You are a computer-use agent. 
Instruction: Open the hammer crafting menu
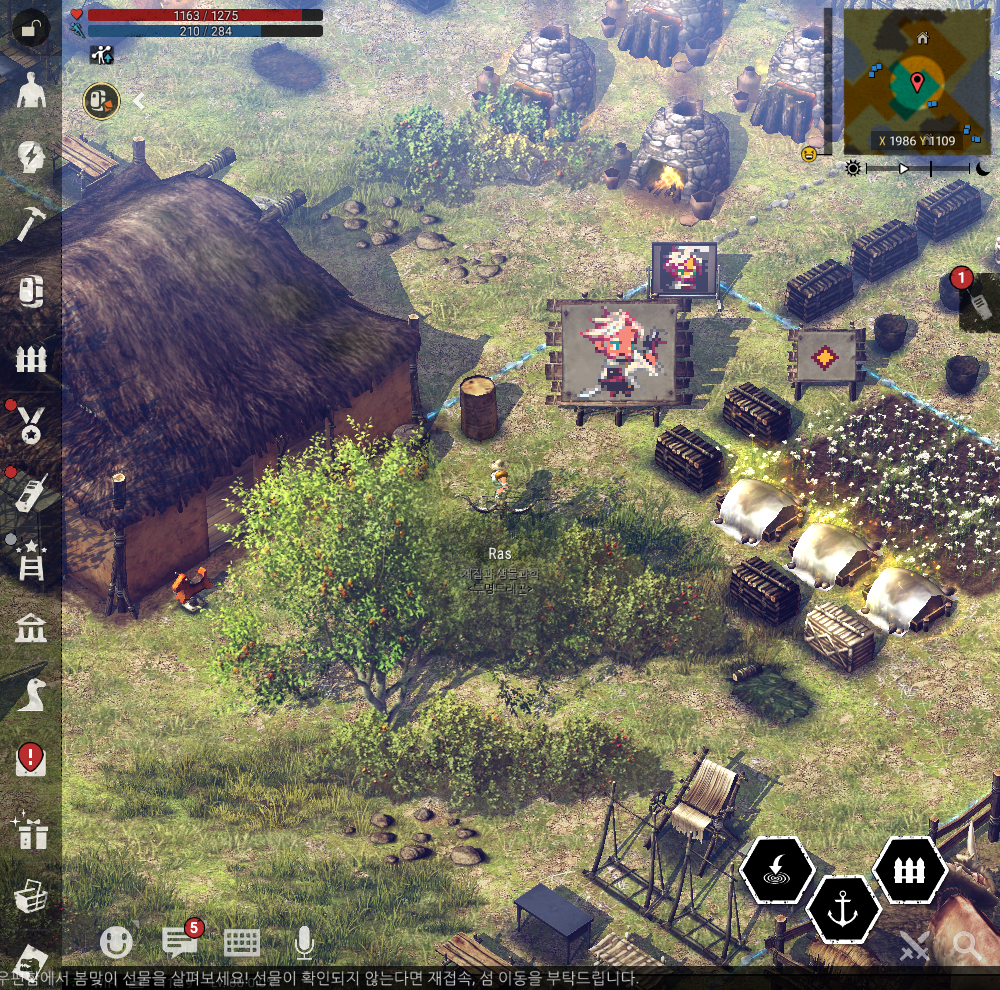tap(31, 223)
